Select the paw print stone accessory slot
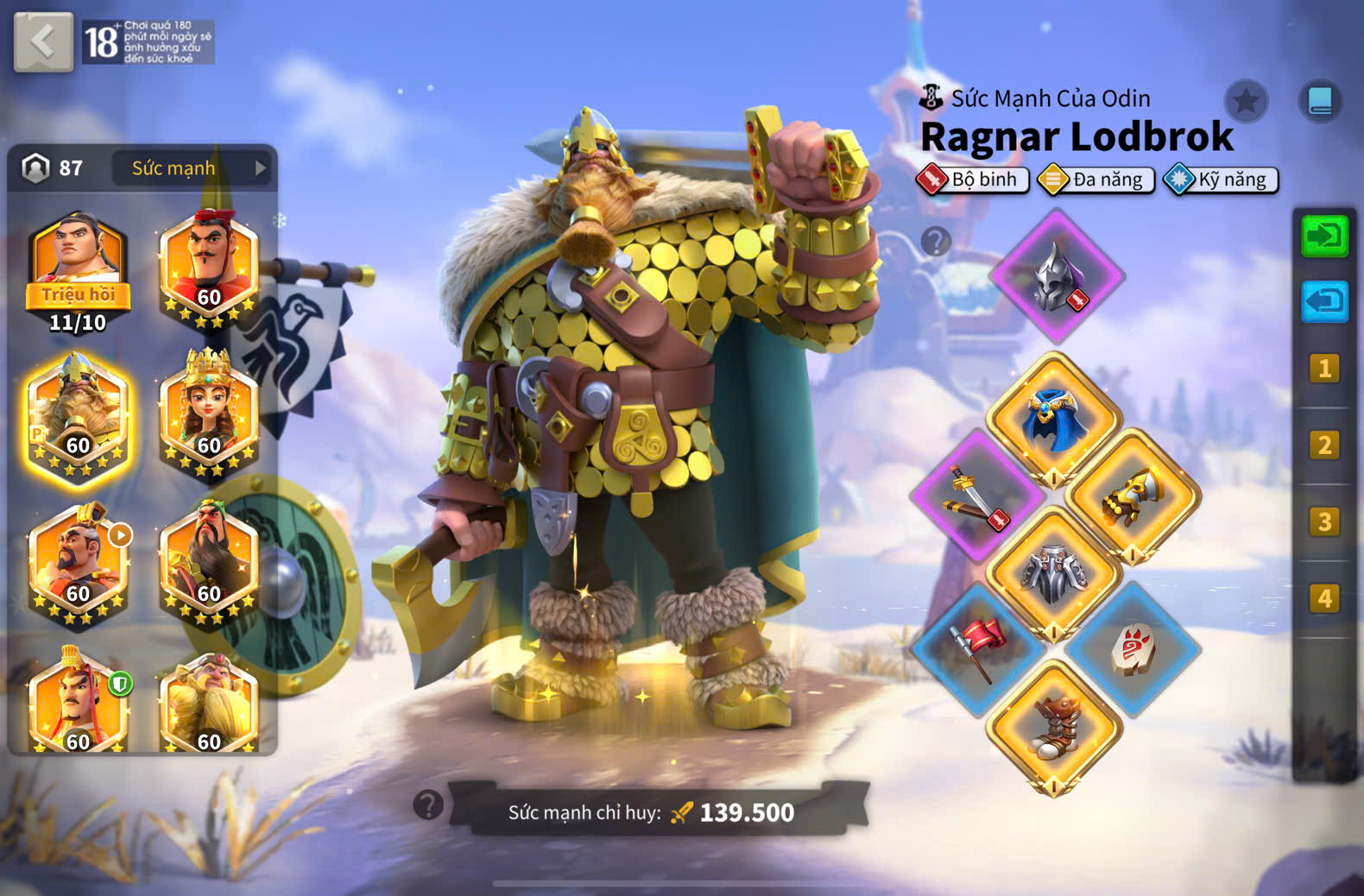The image size is (1364, 896). point(1132,649)
